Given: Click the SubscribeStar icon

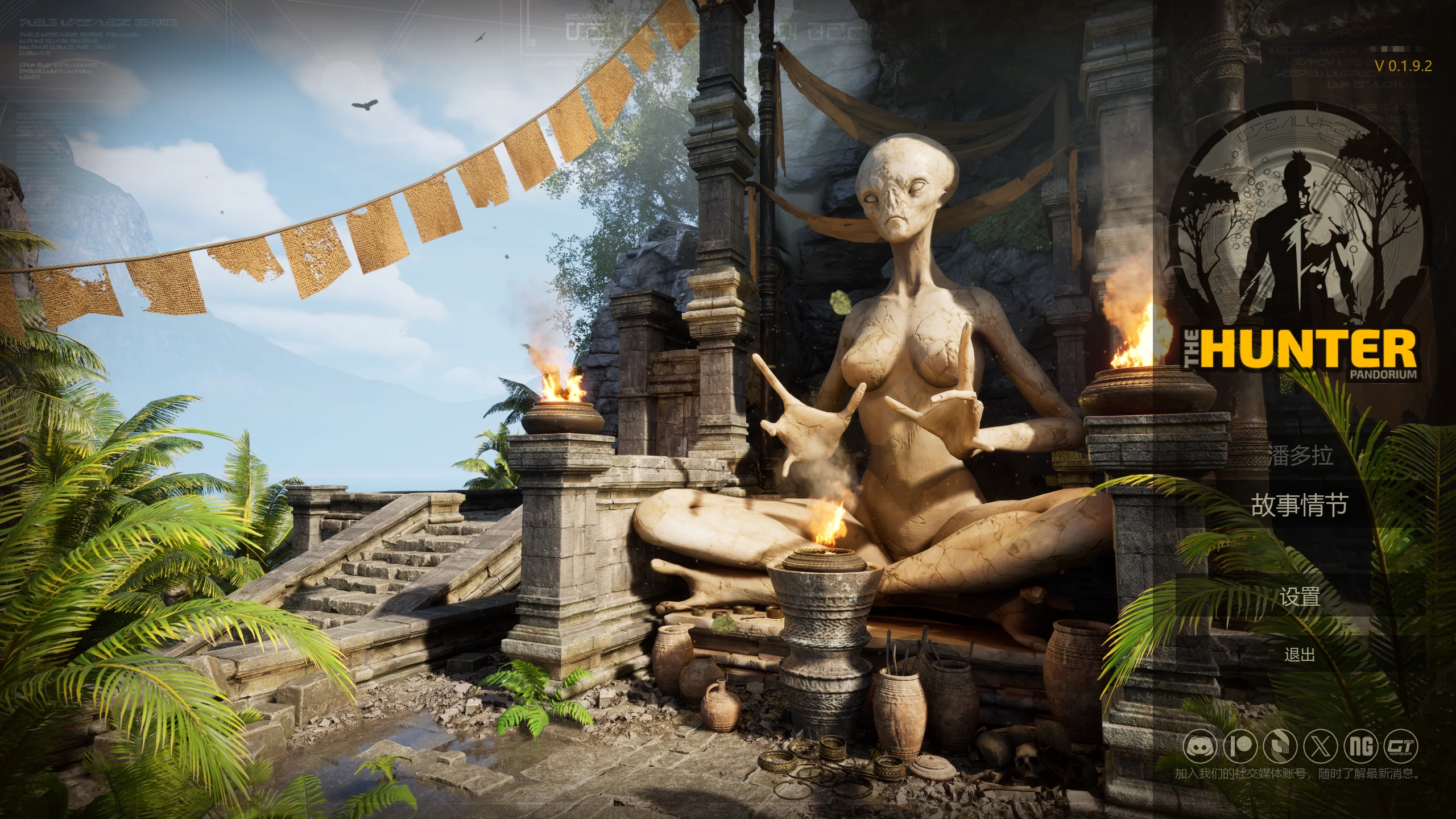Looking at the screenshot, I should tap(1279, 747).
